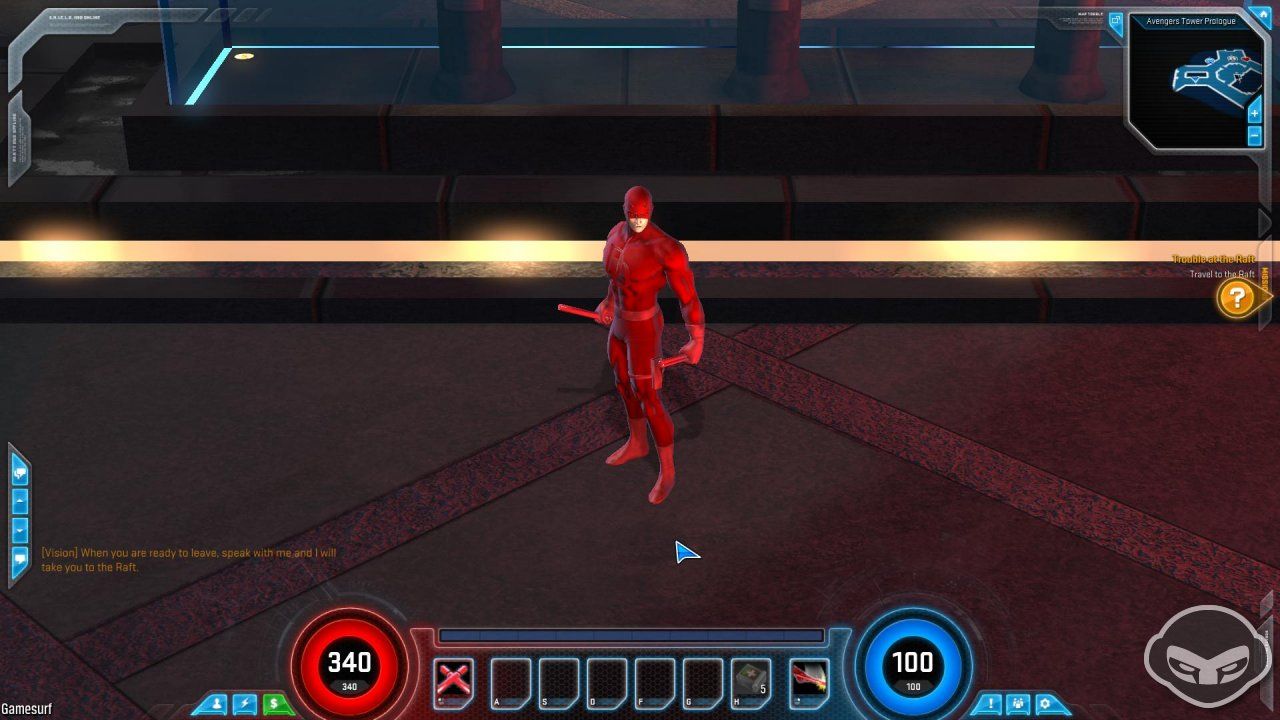Click the Avengers Tower Prologue zone label

(x=1191, y=21)
